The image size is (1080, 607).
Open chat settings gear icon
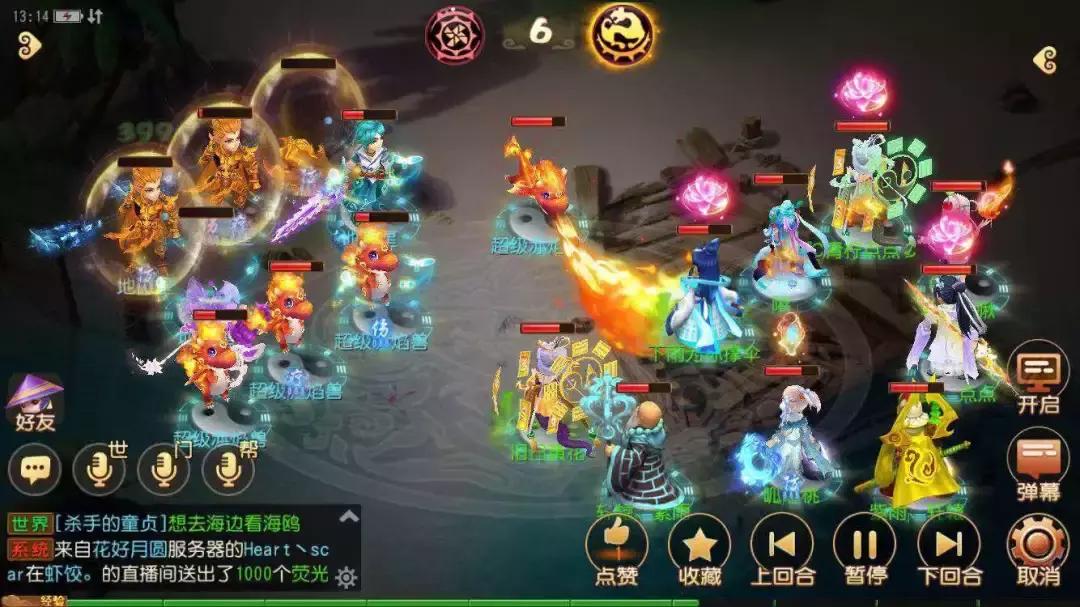tap(346, 577)
